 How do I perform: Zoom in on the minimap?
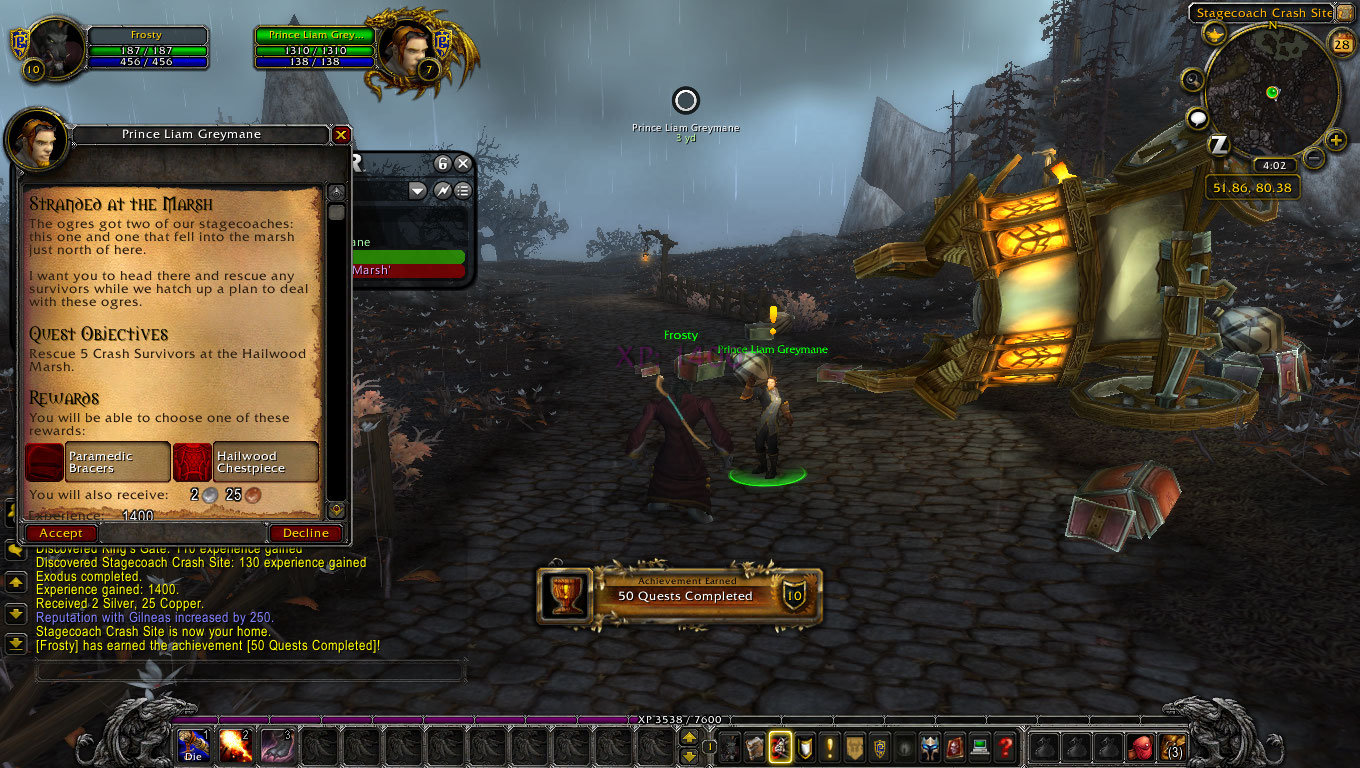tap(1336, 140)
